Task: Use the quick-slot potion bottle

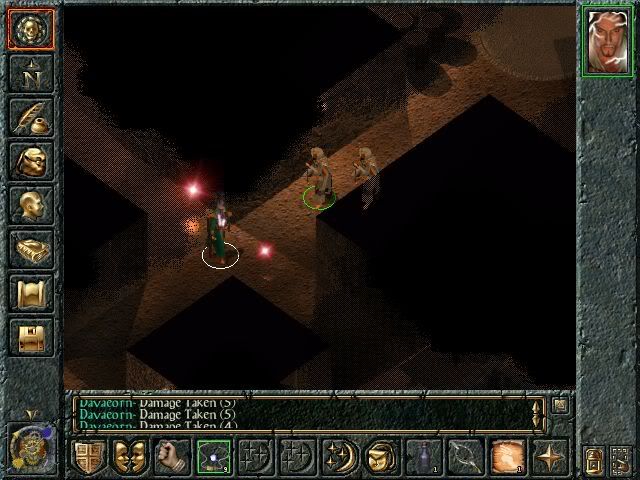Action: pyautogui.click(x=424, y=457)
